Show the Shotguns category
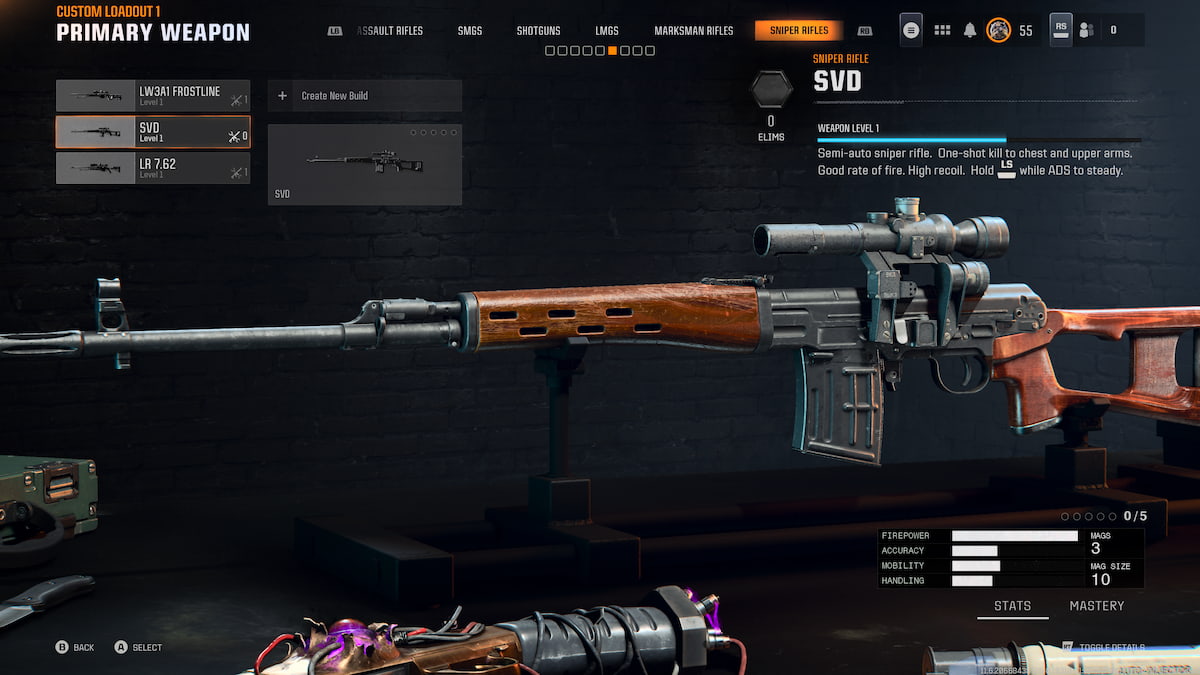The height and width of the screenshot is (675, 1200). pyautogui.click(x=538, y=31)
